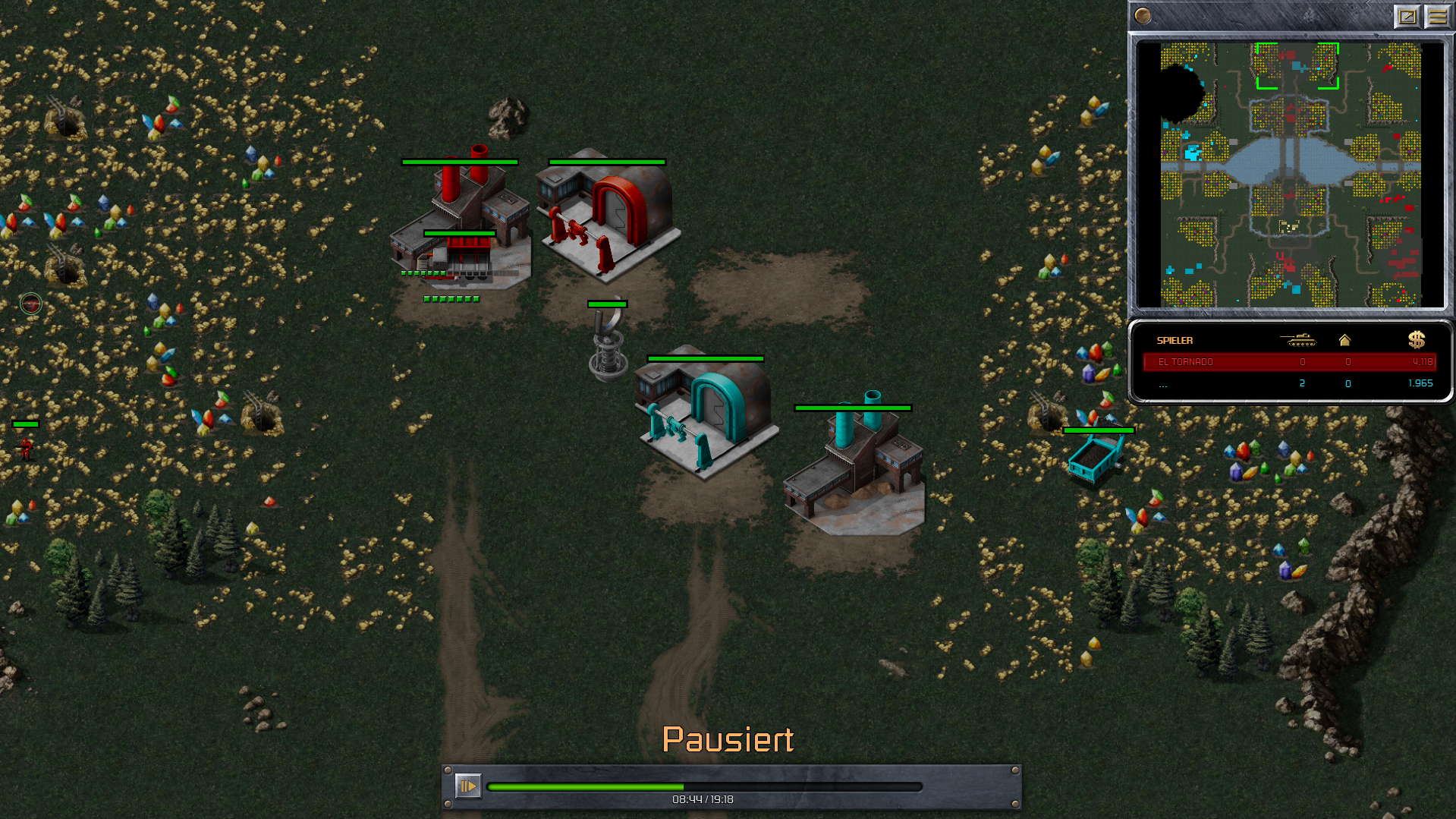Click the arrow-in-box button beside the menu
The width and height of the screenshot is (1456, 819).
coord(1407,16)
